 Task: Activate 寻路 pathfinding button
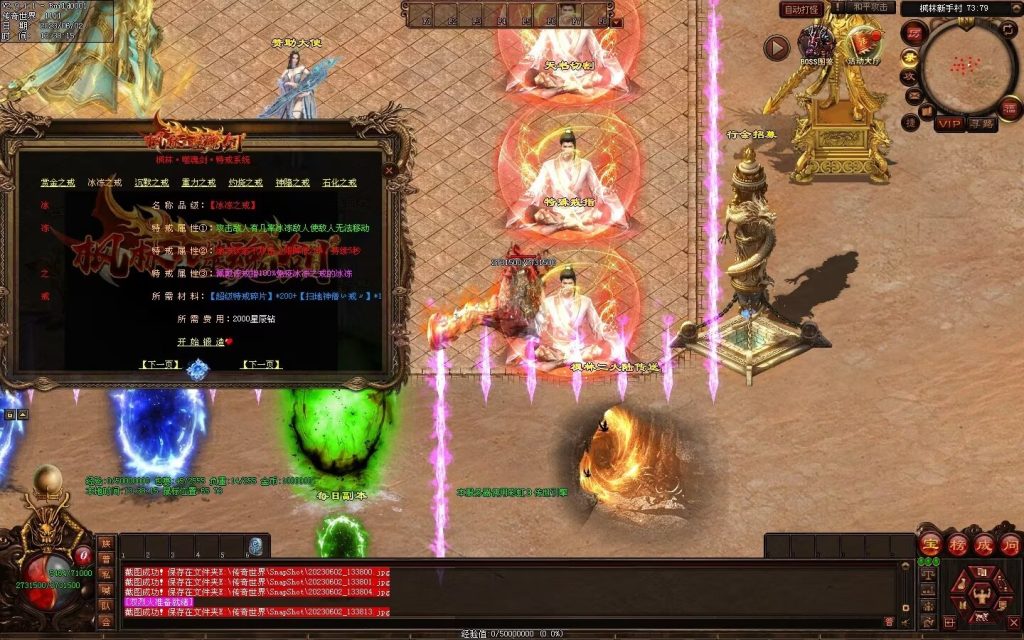click(x=981, y=123)
